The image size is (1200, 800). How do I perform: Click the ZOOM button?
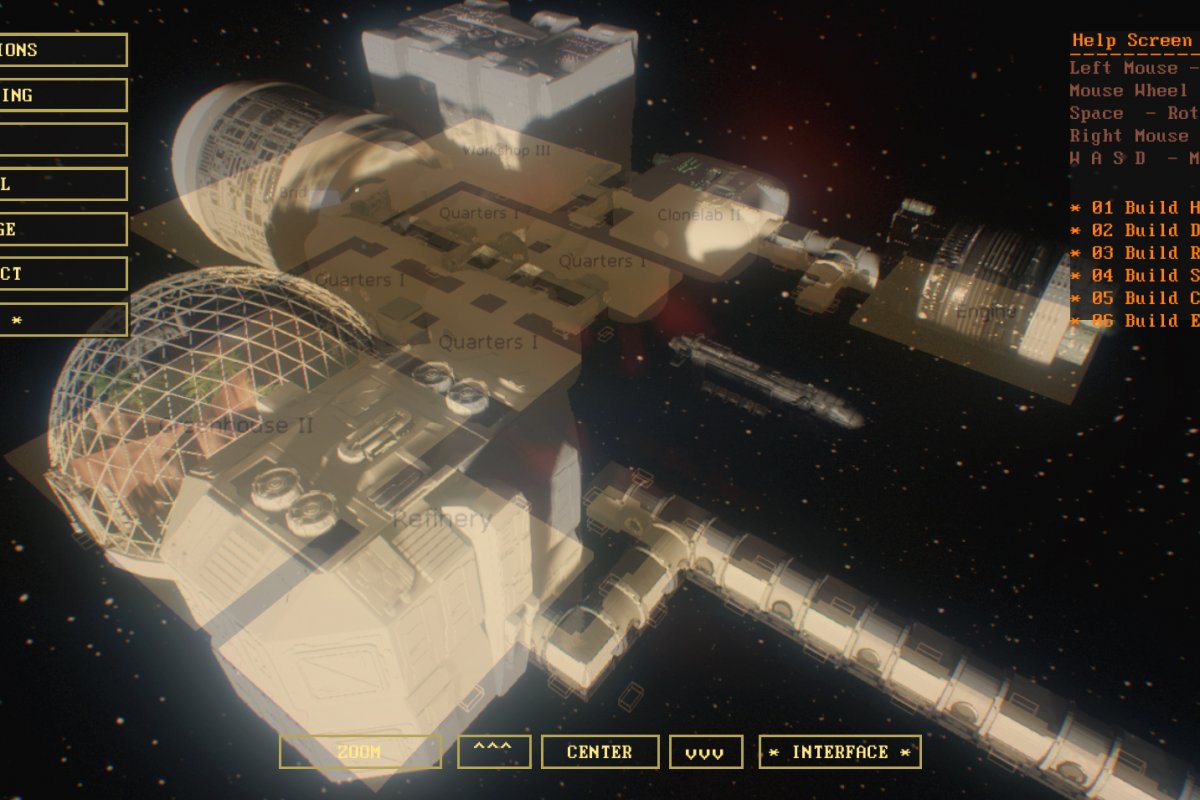point(360,752)
